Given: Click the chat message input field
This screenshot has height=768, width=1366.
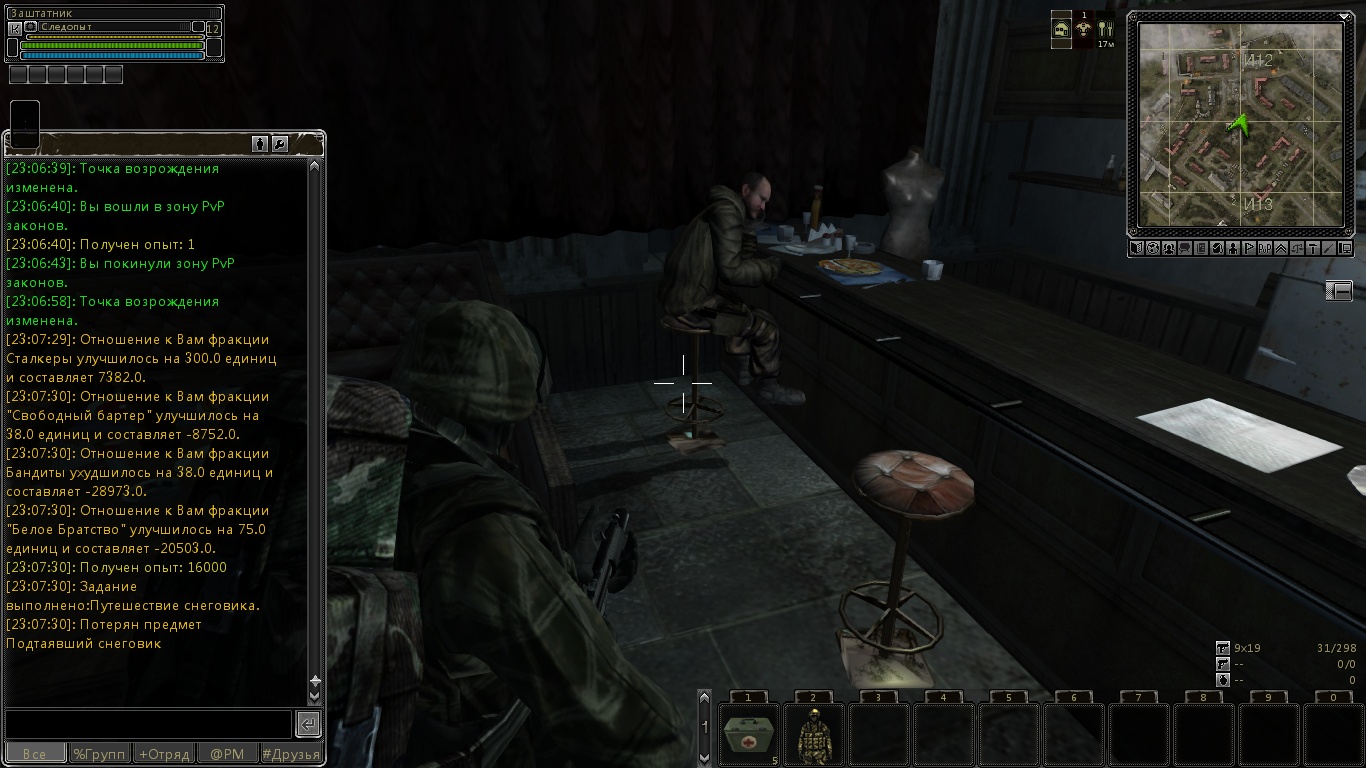Looking at the screenshot, I should [148, 723].
